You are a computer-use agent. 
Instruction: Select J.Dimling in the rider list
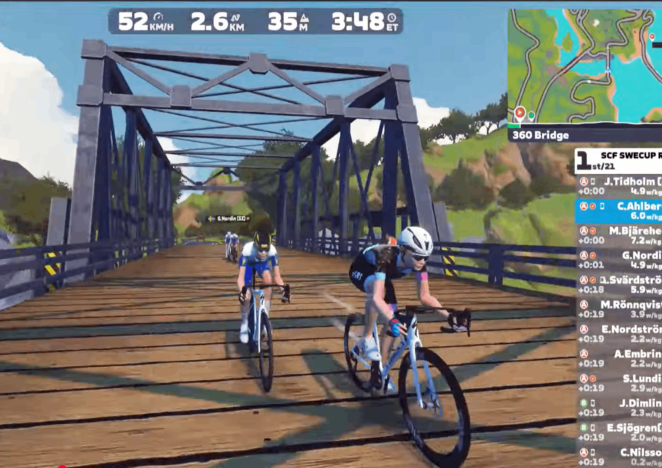(618, 408)
